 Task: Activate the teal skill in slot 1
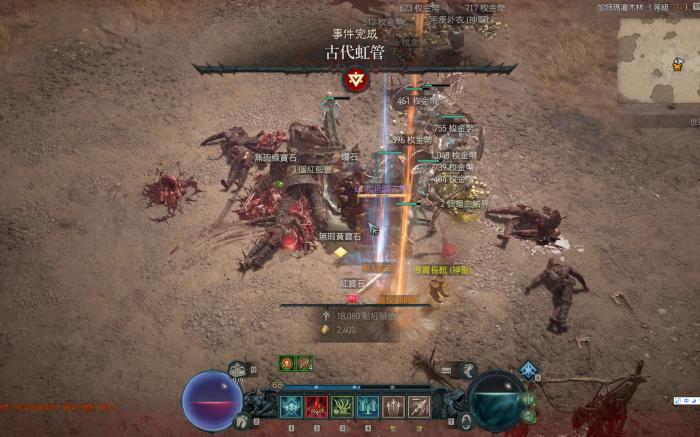click(291, 406)
